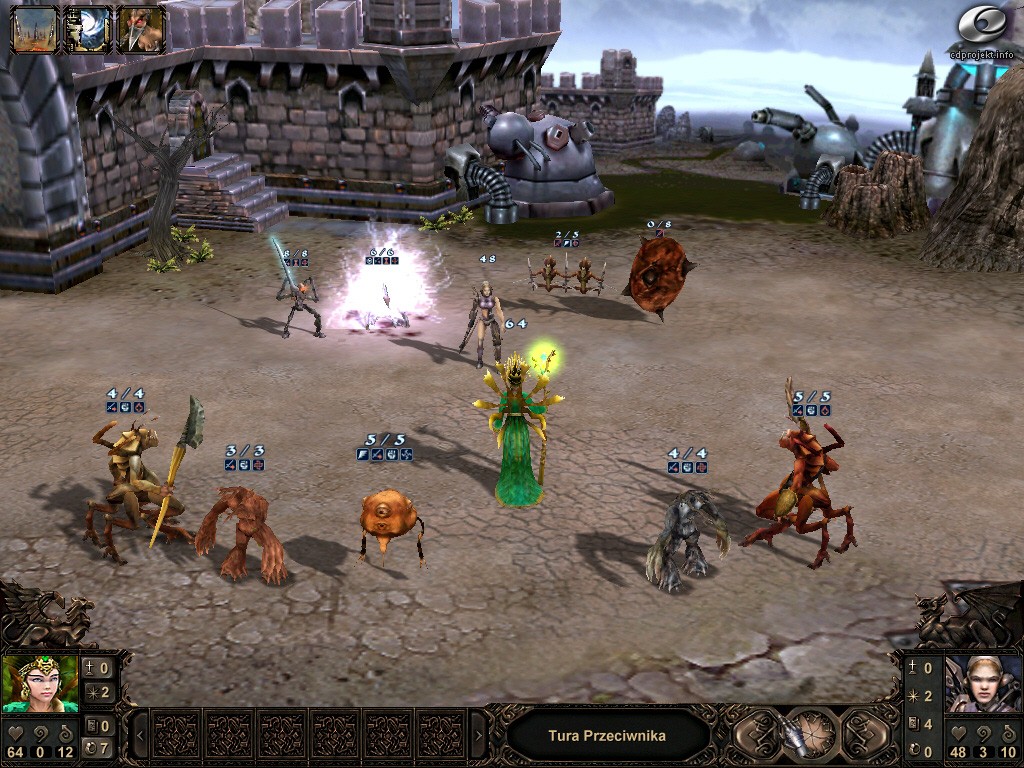The width and height of the screenshot is (1024, 768).
Task: Show previous cards with the hand's left arrow
Action: pos(140,736)
